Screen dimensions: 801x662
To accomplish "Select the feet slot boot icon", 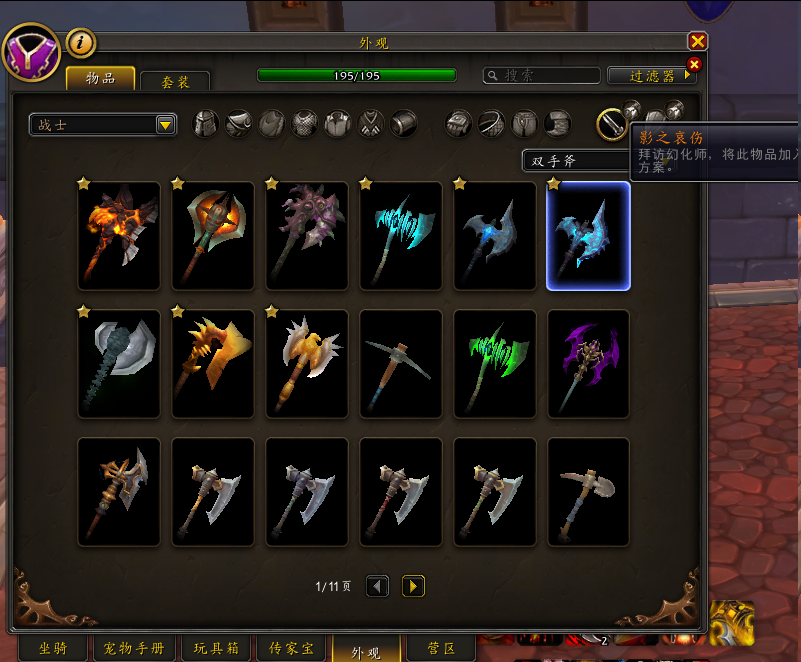I will coord(558,123).
